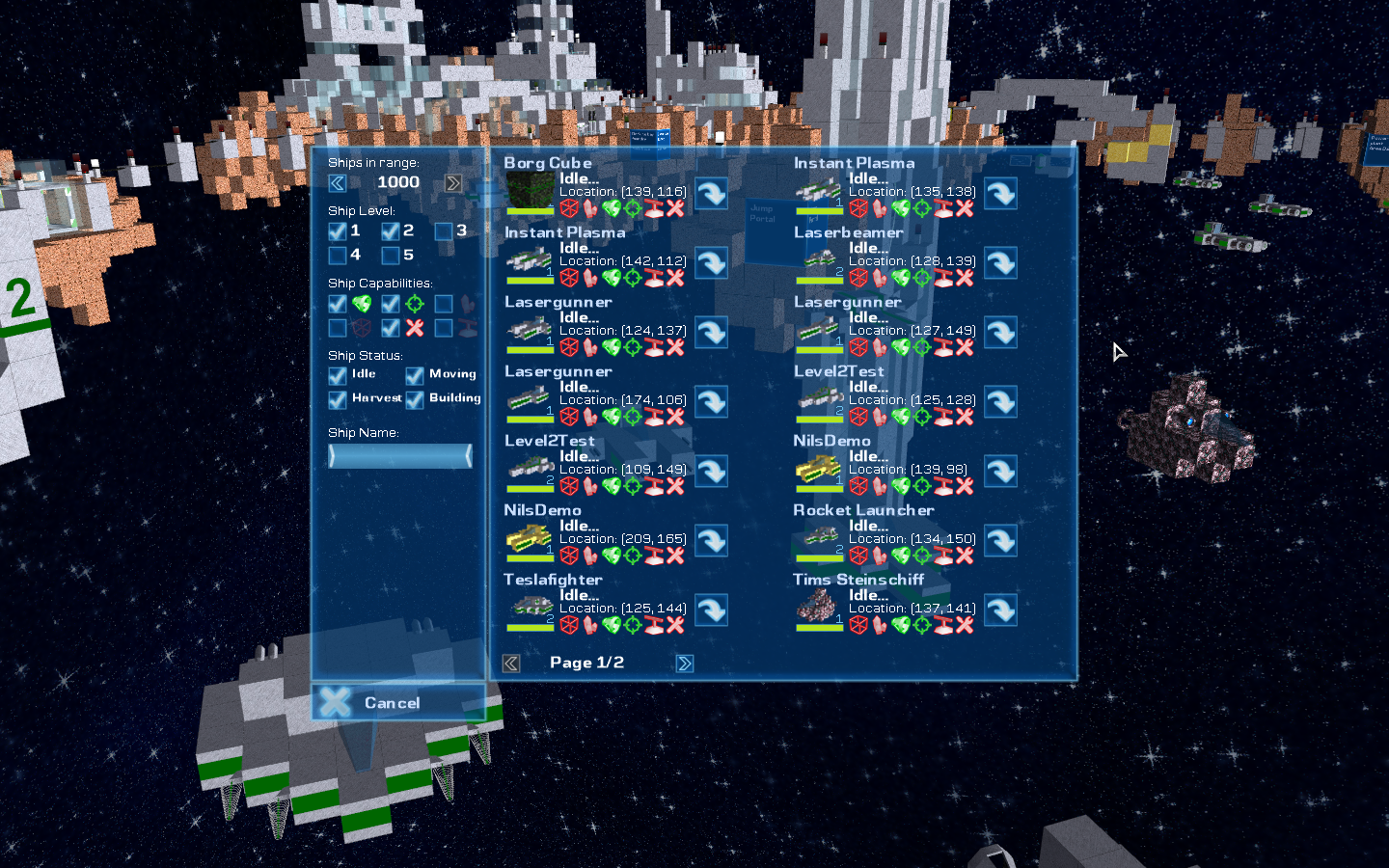The image size is (1389, 868).
Task: Select the Borg Cube ship arrow button
Action: point(712,194)
